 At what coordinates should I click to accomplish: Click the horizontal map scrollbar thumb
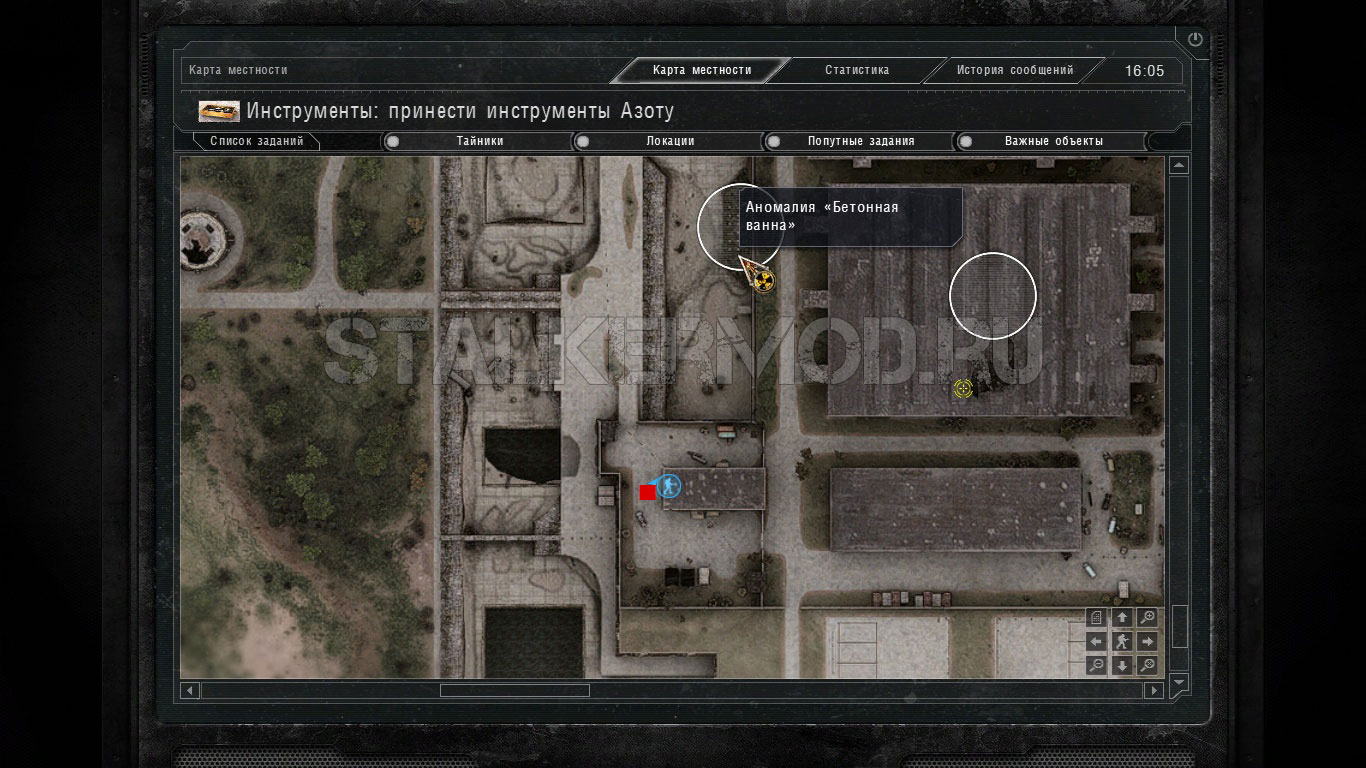pyautogui.click(x=514, y=690)
